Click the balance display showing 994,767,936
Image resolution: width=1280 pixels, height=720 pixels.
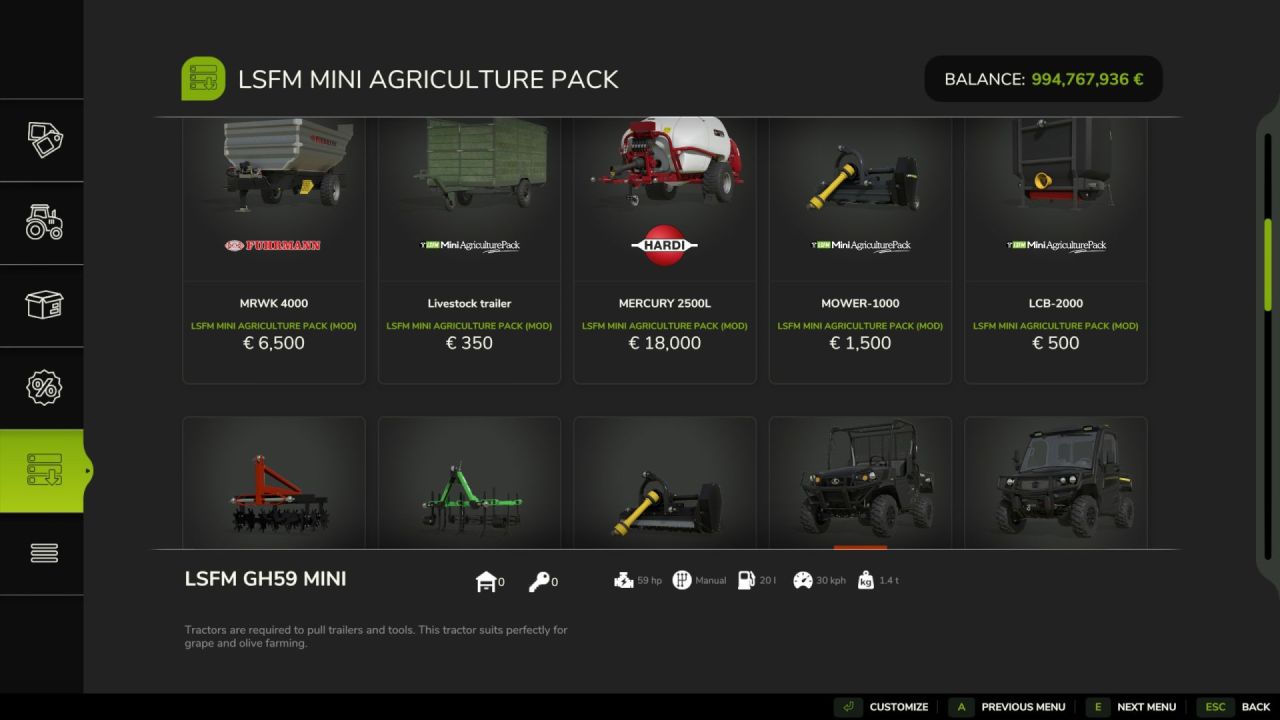click(1043, 79)
